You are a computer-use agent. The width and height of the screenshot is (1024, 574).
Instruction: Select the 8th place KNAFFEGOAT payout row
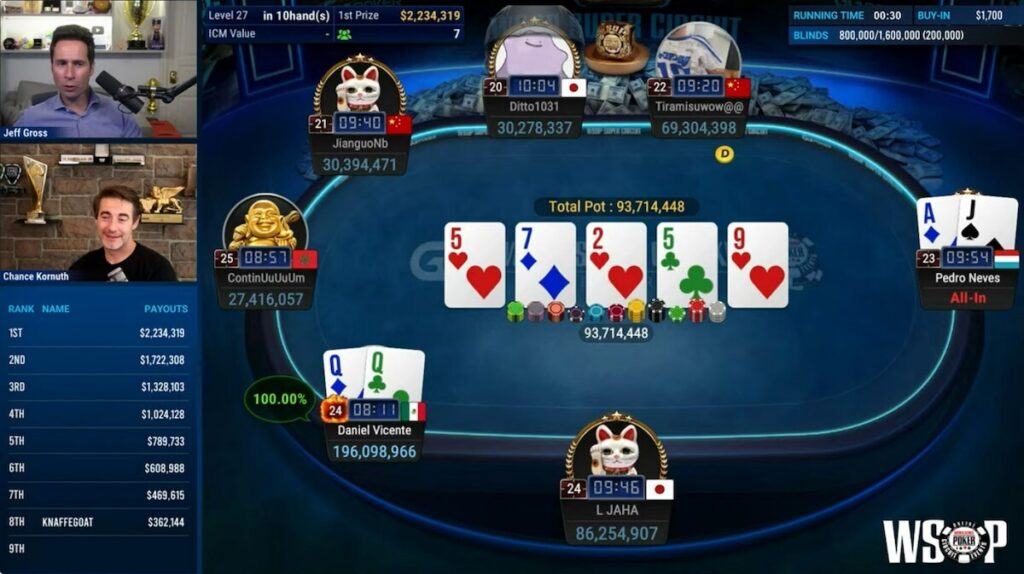(x=98, y=522)
